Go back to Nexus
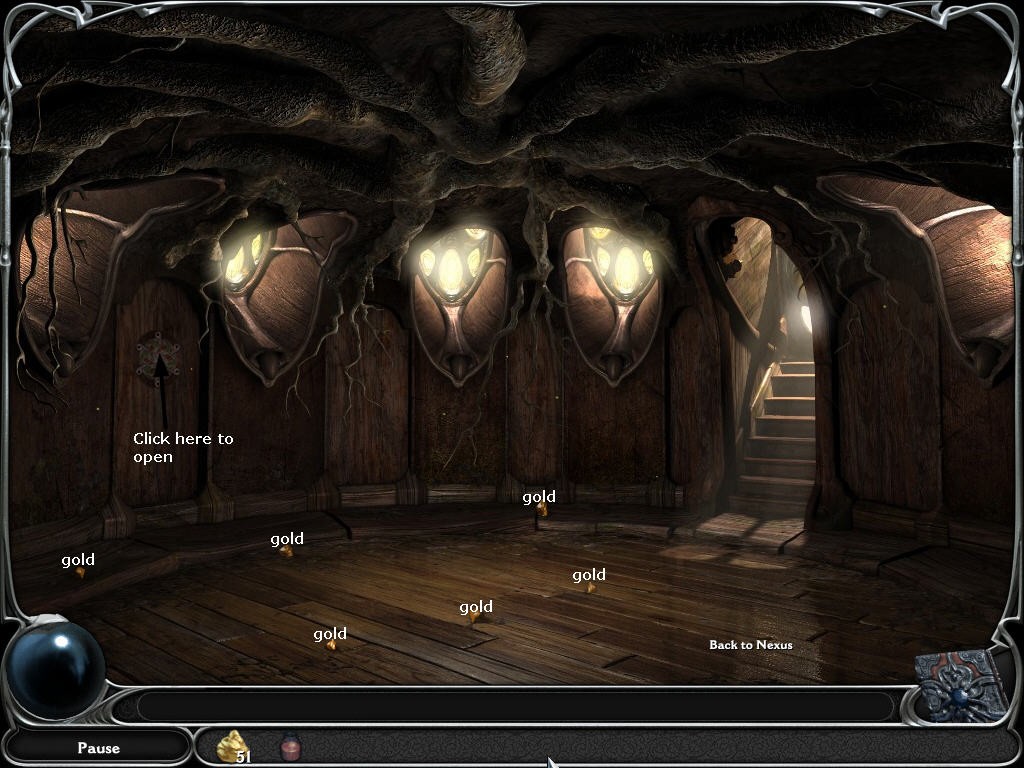 [x=750, y=645]
